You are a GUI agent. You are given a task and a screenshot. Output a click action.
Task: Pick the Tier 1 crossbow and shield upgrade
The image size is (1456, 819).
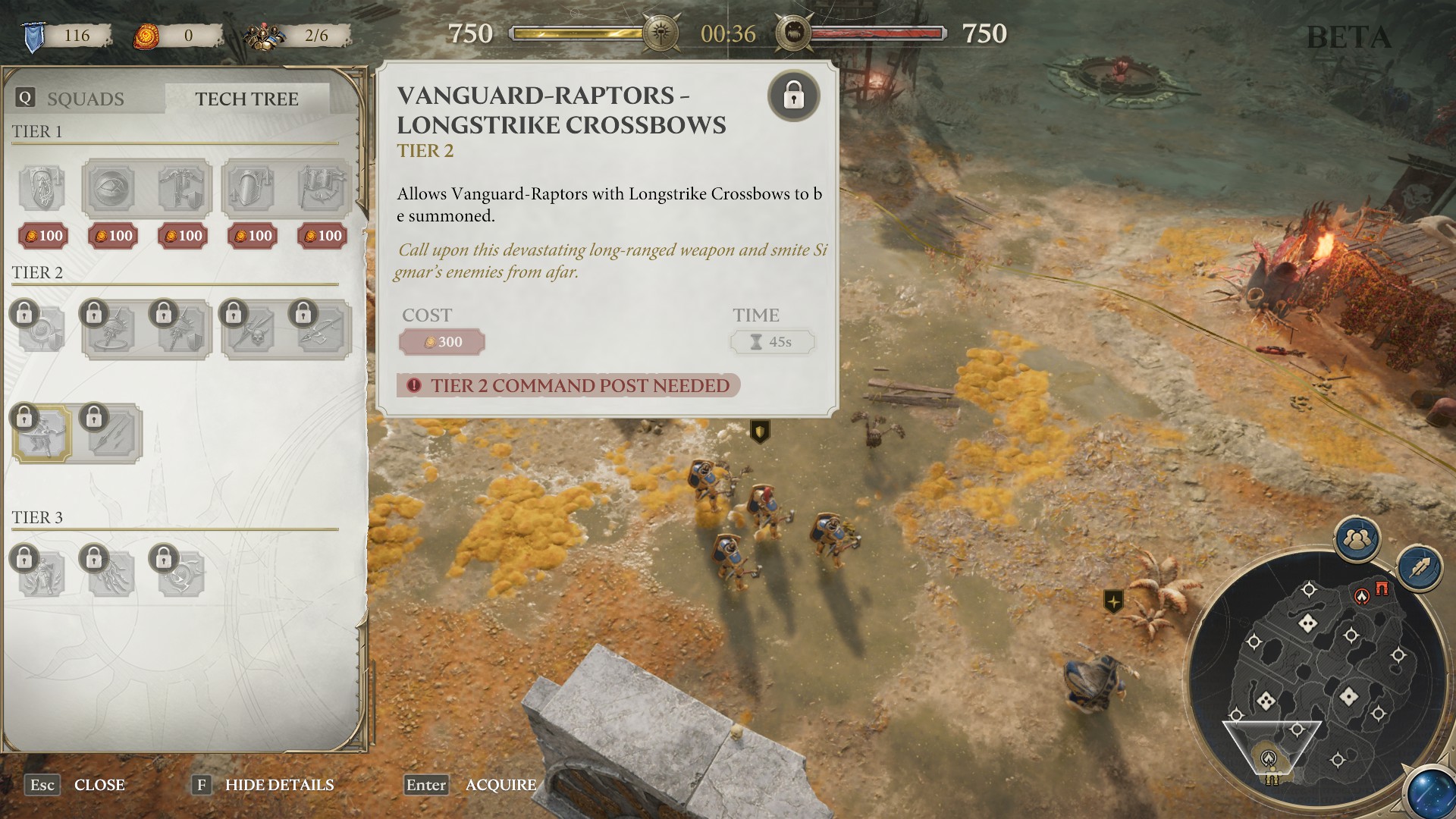[x=181, y=188]
